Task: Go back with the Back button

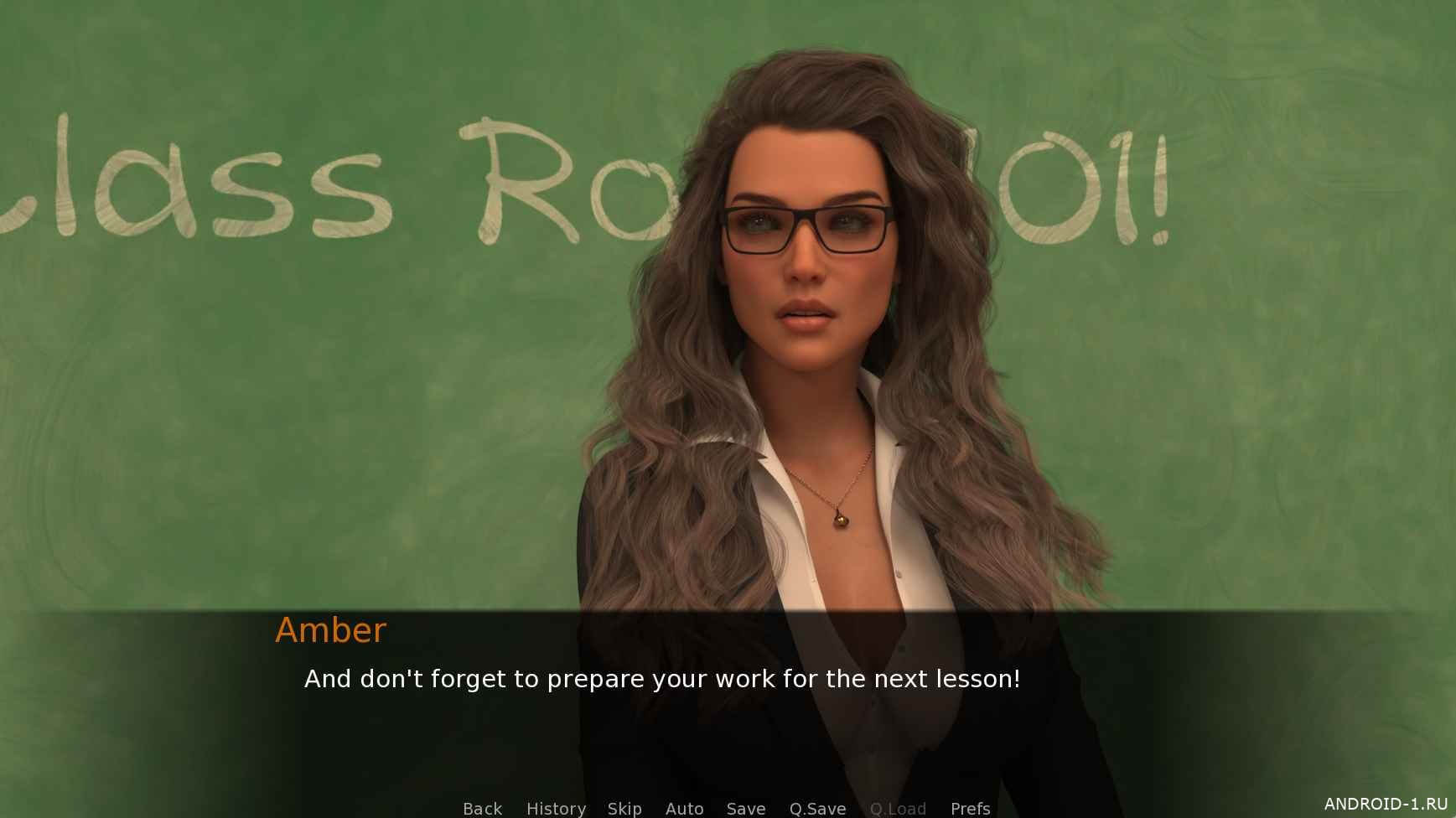Action: (x=482, y=808)
